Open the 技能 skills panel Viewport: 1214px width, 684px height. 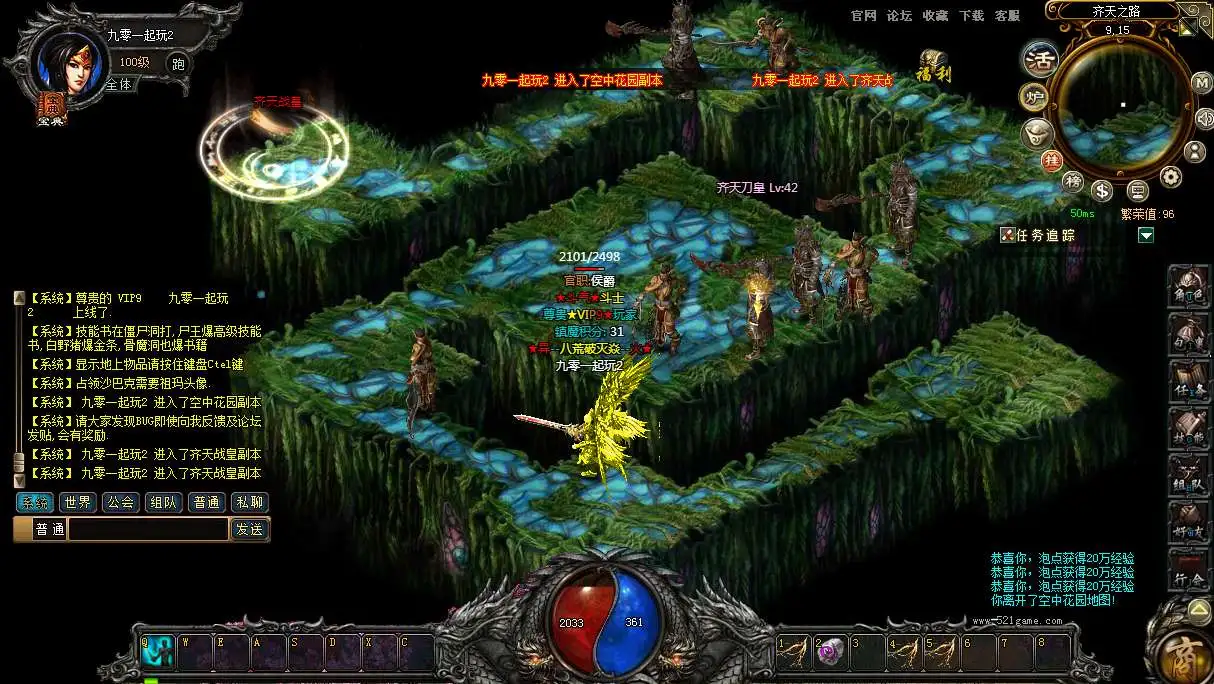(1190, 430)
